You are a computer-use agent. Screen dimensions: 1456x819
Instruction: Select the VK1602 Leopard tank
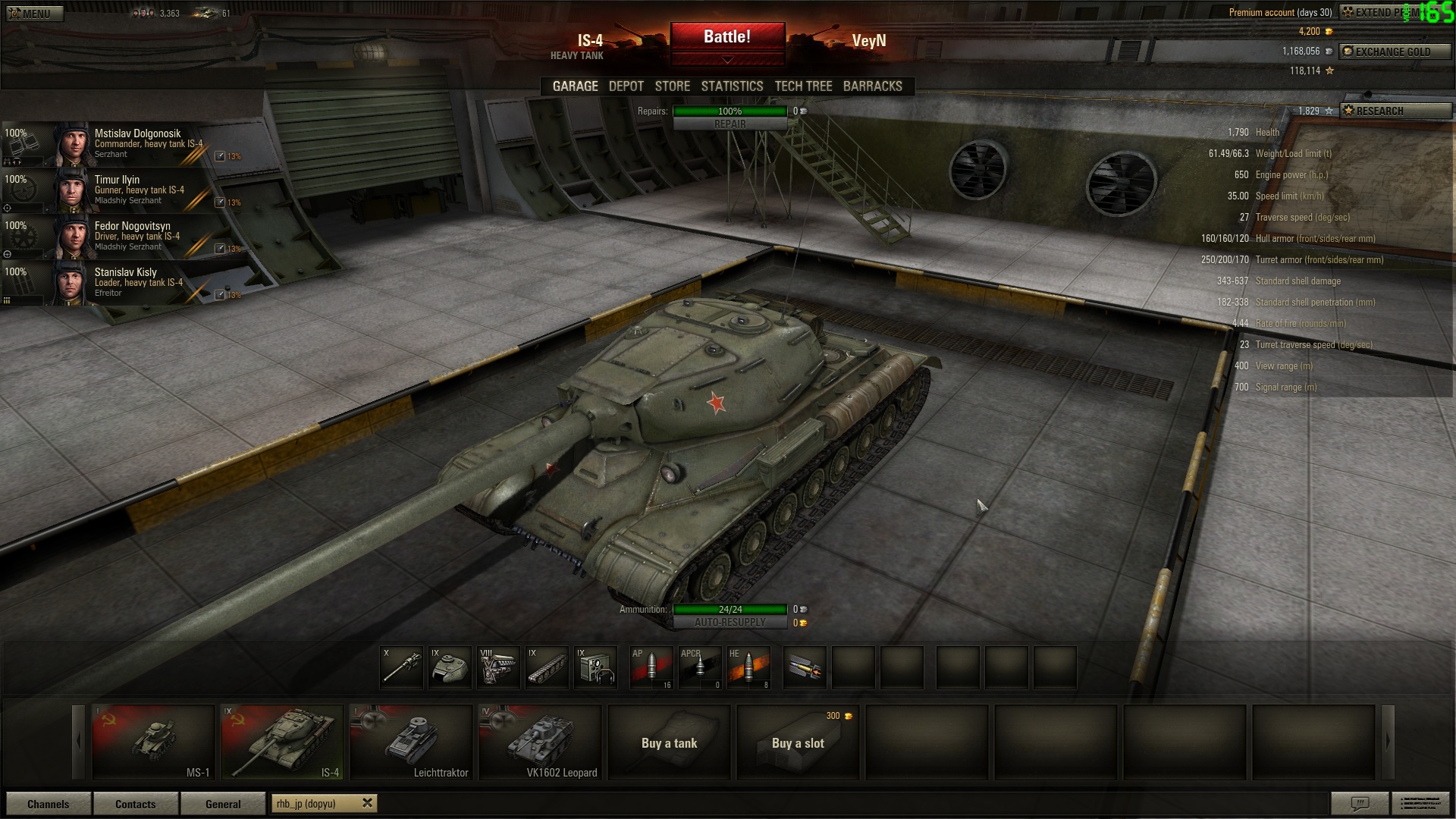[540, 742]
